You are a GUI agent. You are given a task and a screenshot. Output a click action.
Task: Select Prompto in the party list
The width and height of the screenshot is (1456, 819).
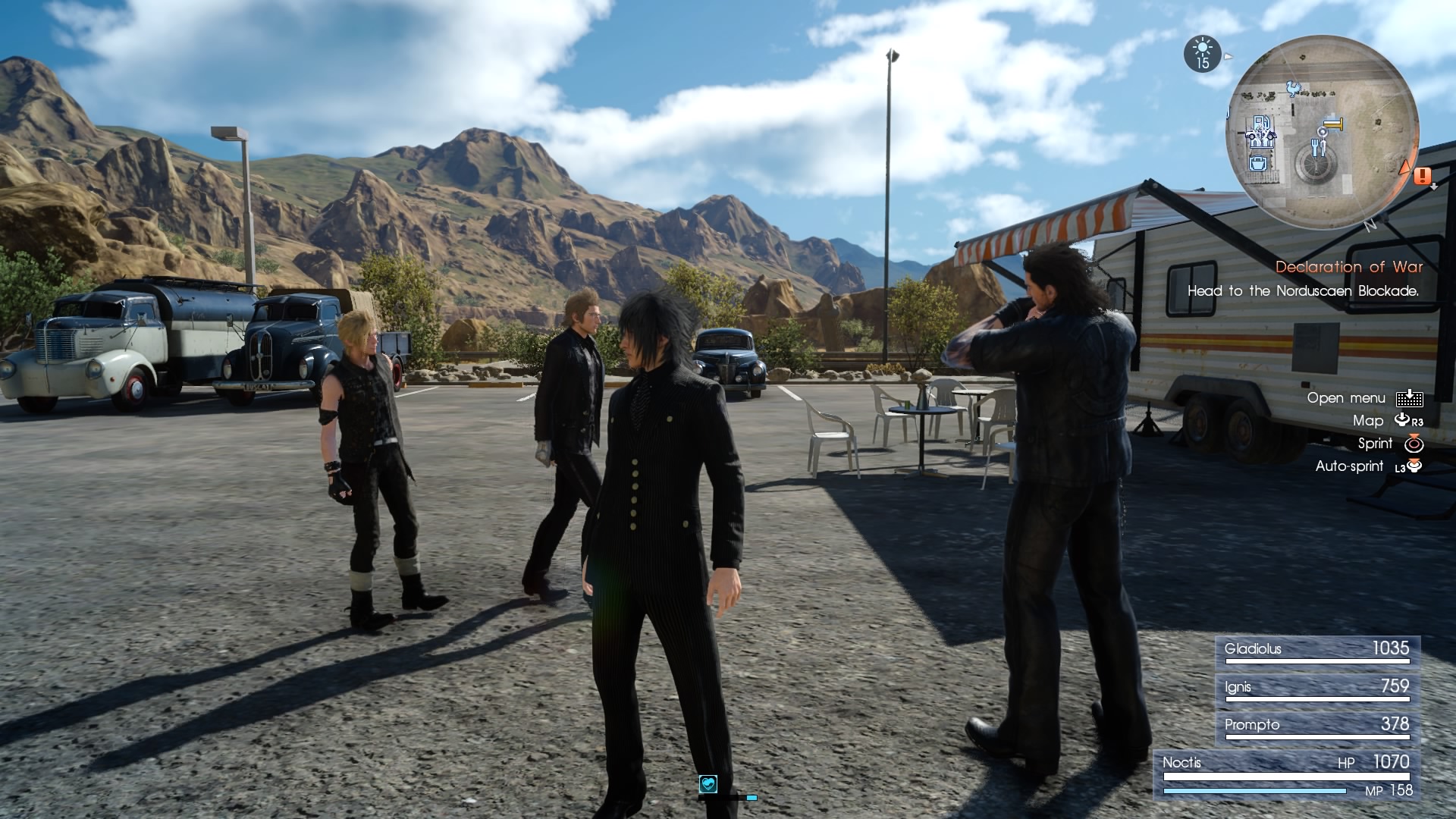coord(1316,726)
